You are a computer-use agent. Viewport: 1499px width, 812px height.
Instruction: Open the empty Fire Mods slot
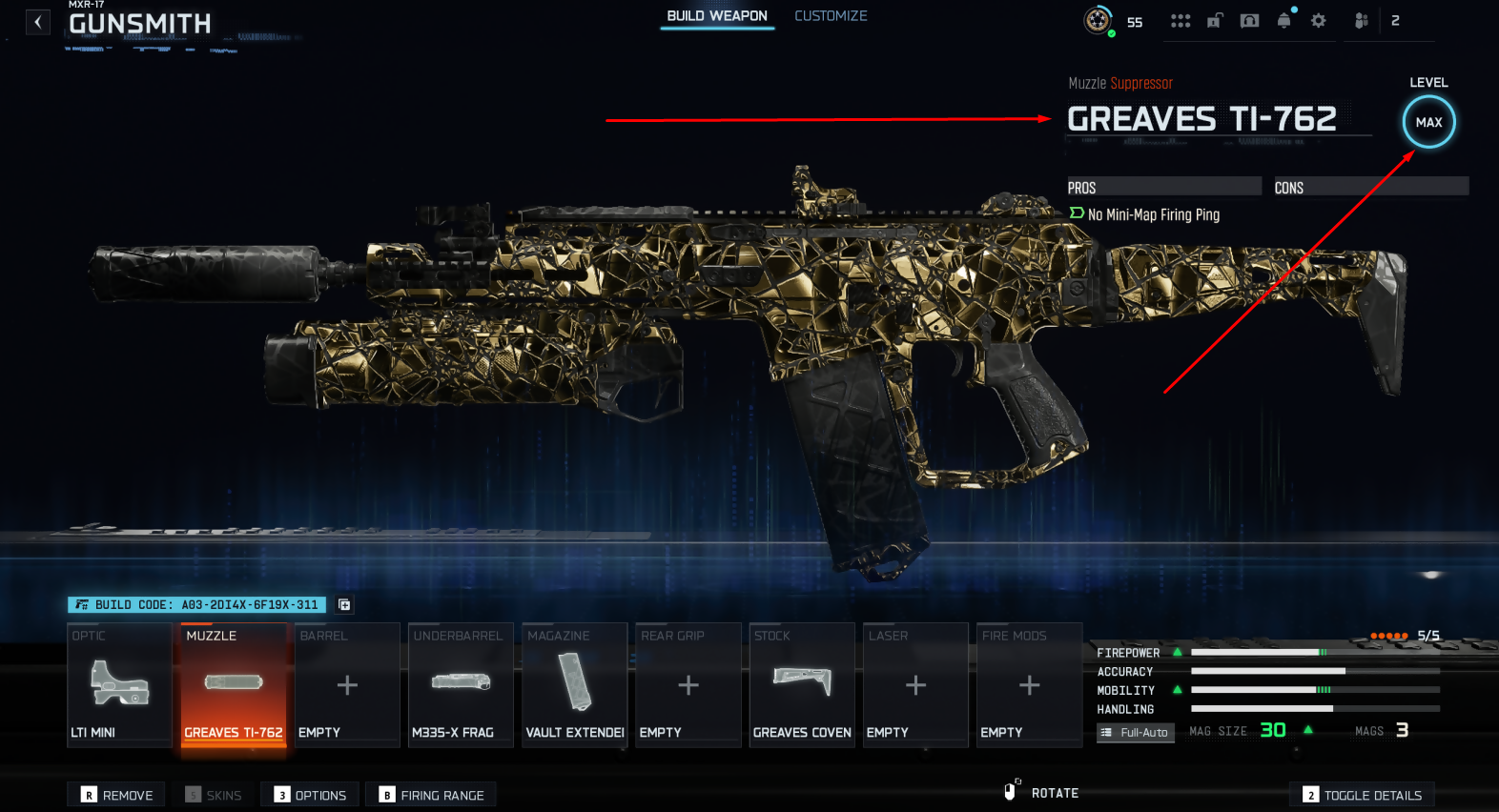[1029, 684]
